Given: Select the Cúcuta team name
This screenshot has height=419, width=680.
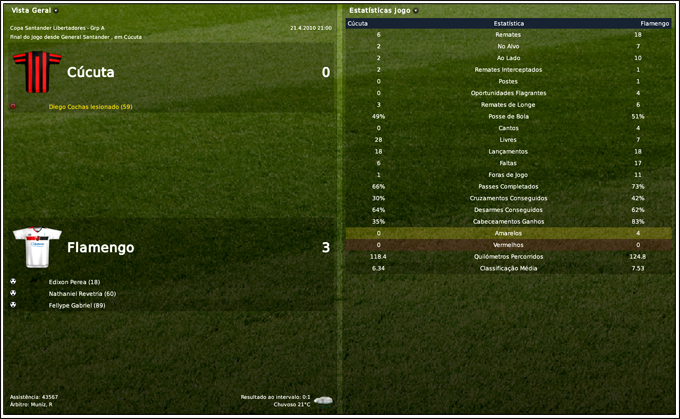Looking at the screenshot, I should pyautogui.click(x=91, y=73).
